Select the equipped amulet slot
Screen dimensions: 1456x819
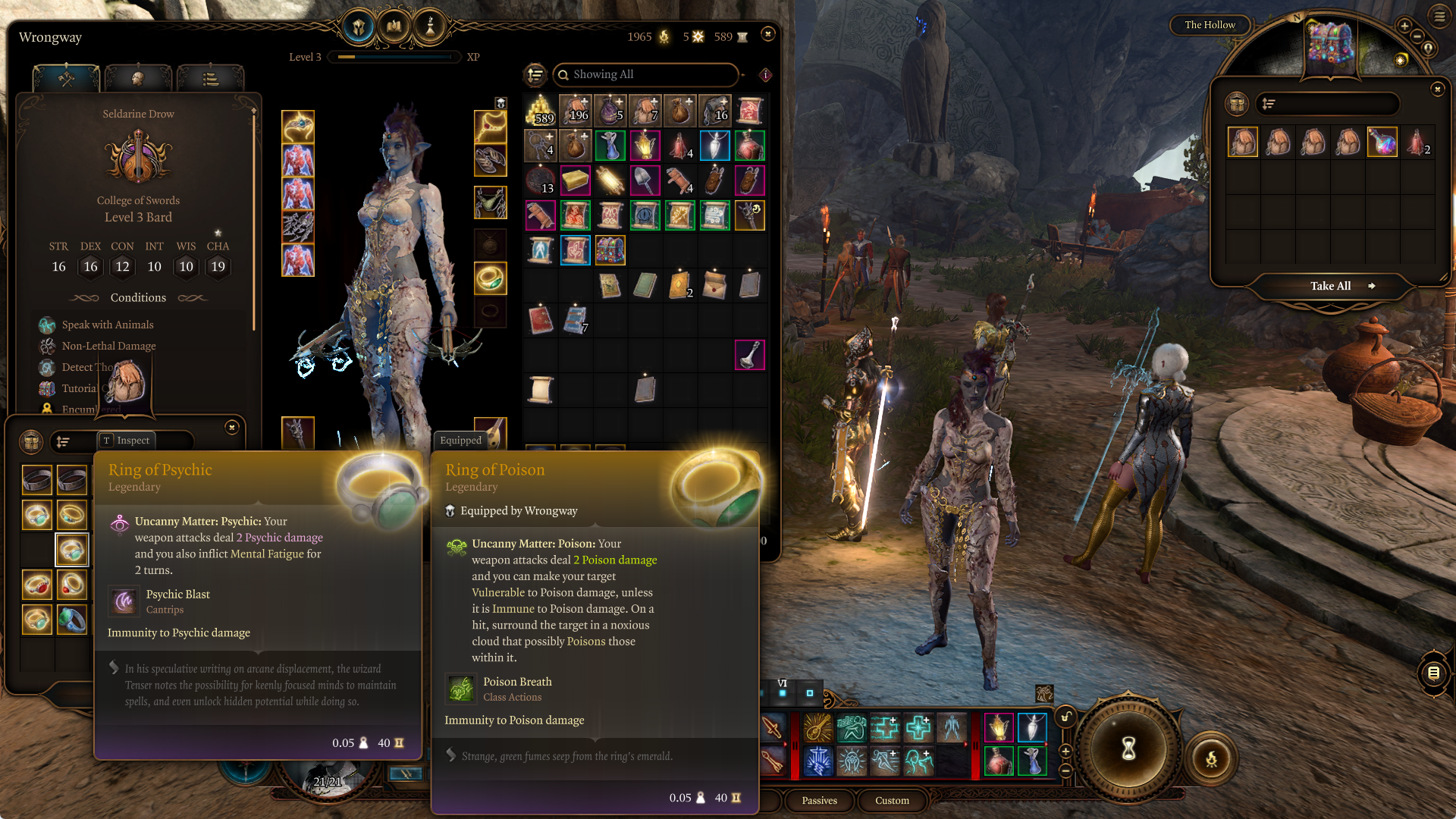point(490,126)
